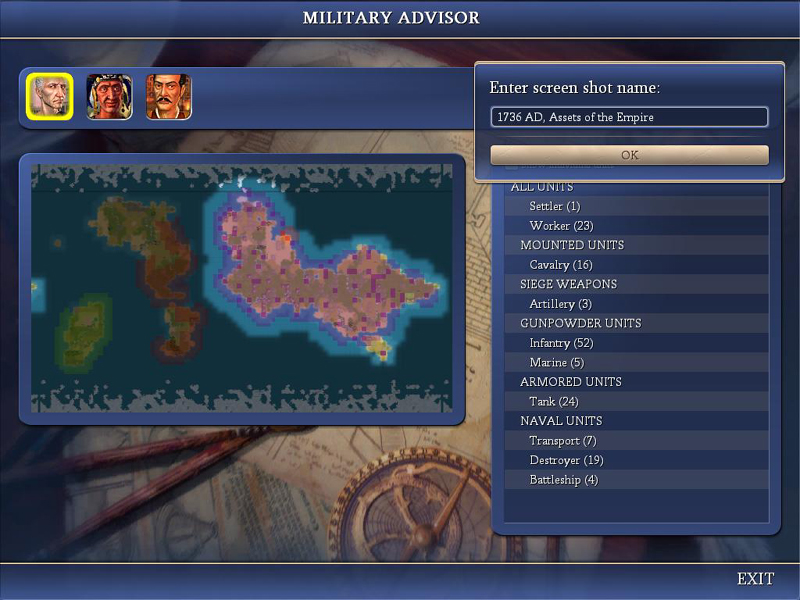Select the Battleship (4) row
Viewport: 800px width, 600px height.
point(564,480)
